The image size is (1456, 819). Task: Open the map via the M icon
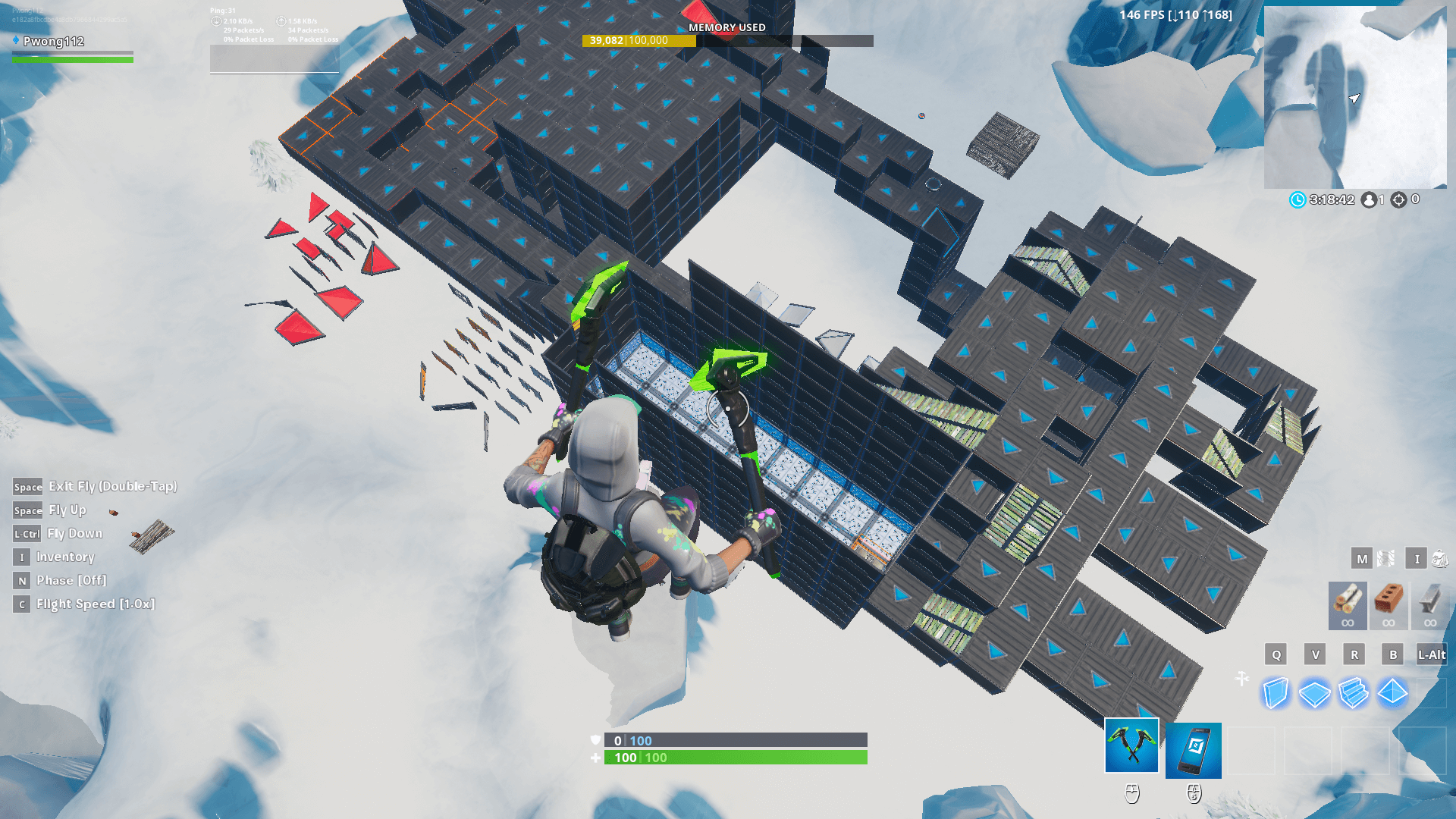pos(1363,558)
